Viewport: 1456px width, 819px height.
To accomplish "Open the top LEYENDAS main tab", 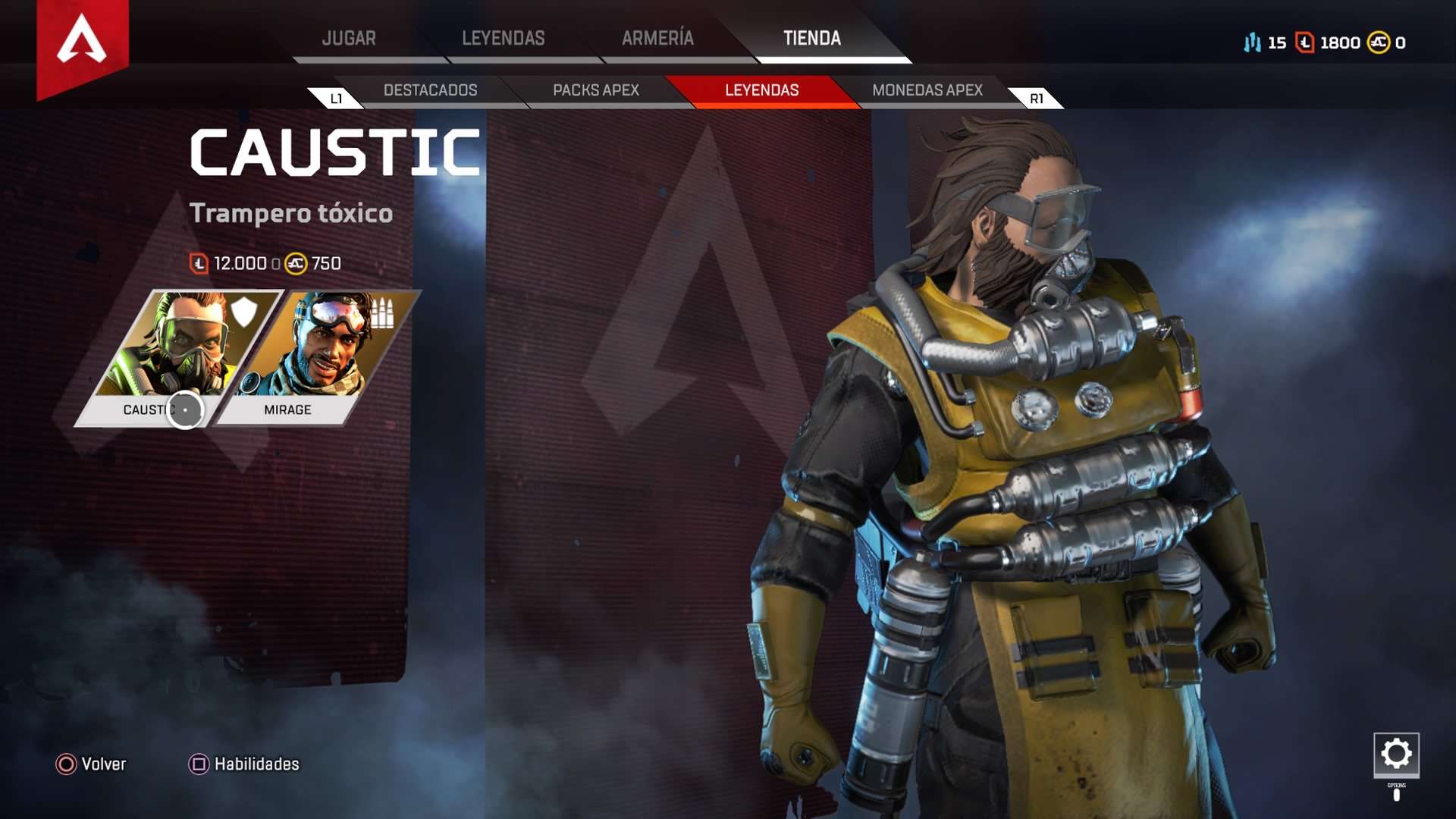I will 503,39.
